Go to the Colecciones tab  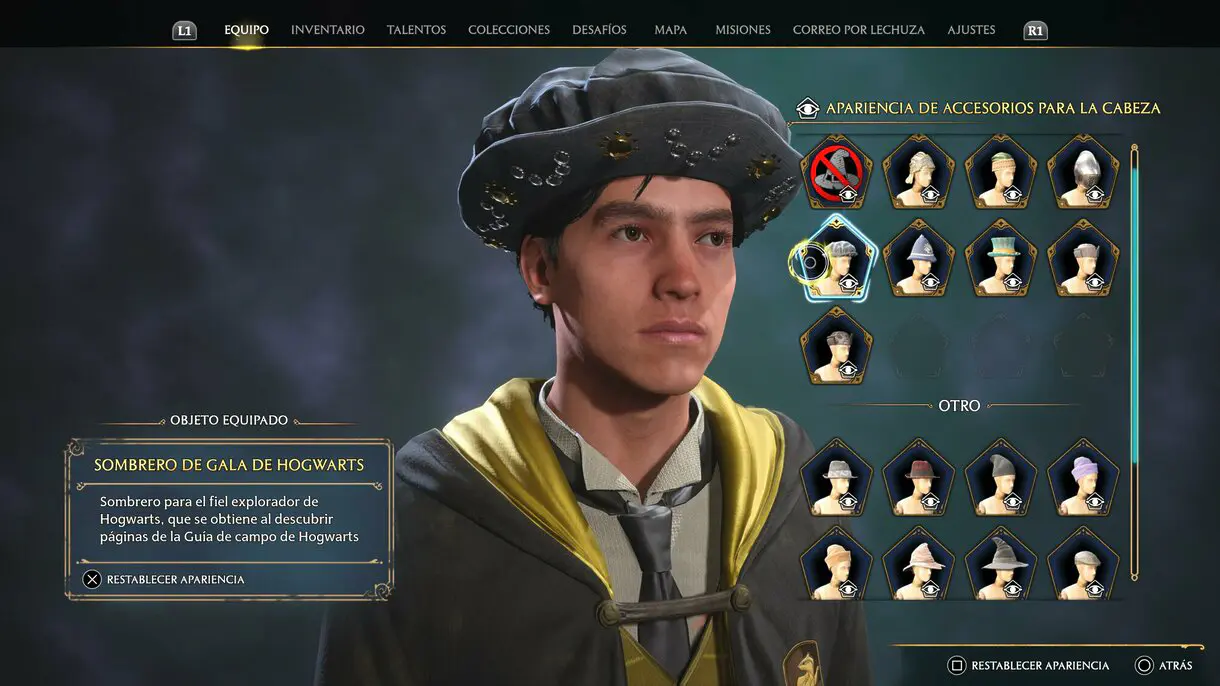508,30
